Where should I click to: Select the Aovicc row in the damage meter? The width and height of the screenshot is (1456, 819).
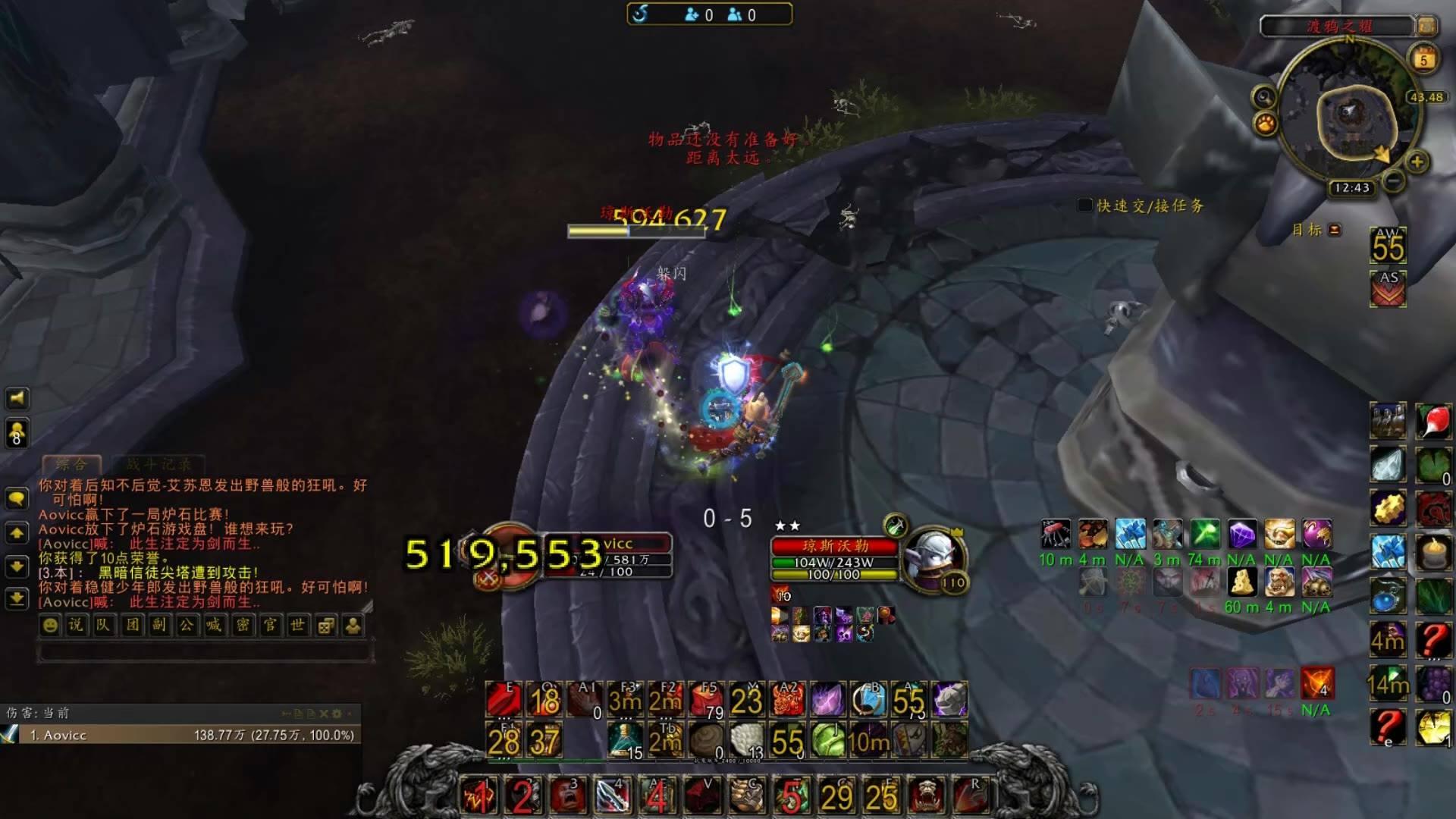pos(182,735)
